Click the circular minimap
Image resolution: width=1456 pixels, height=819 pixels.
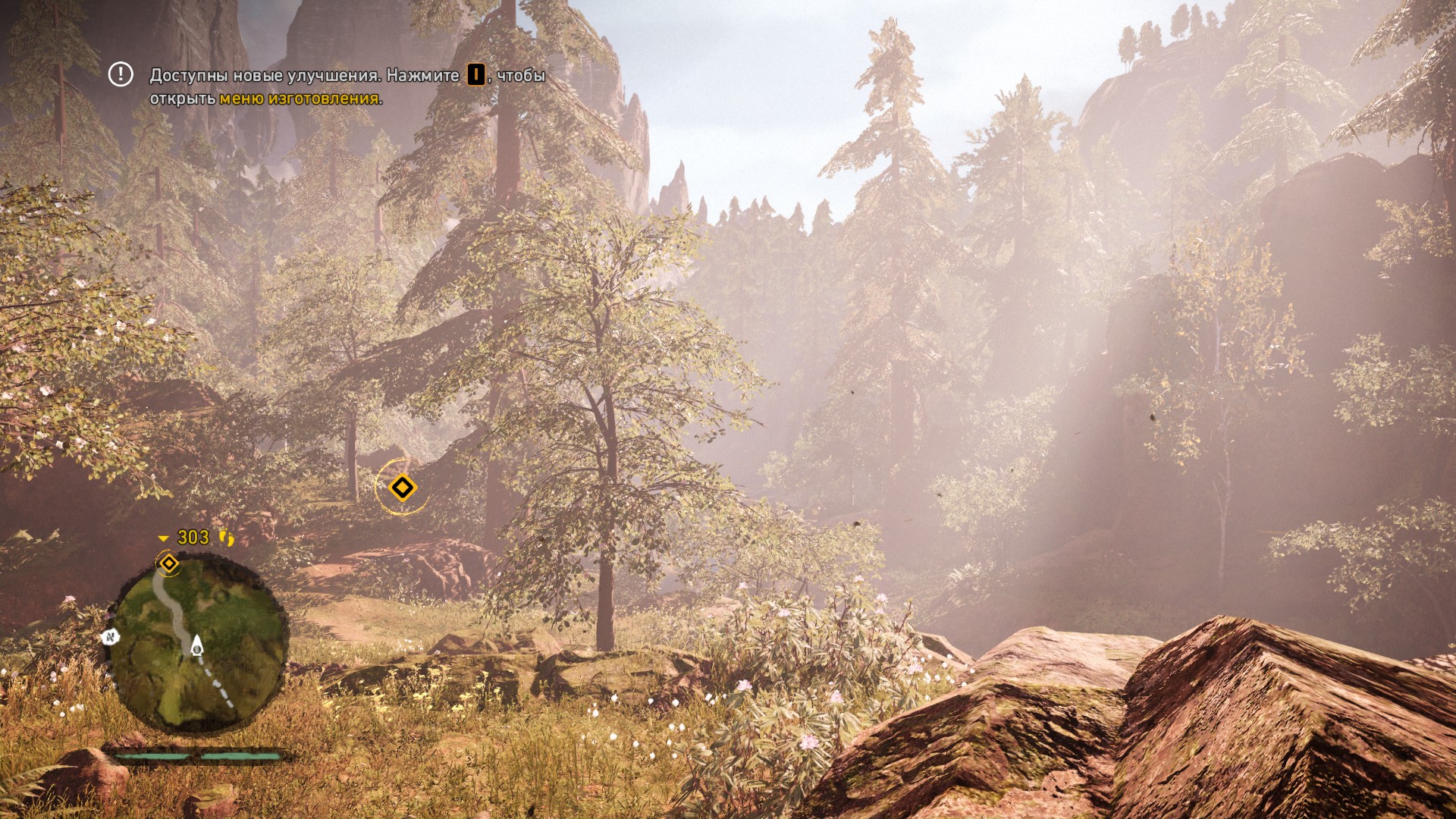tap(199, 643)
